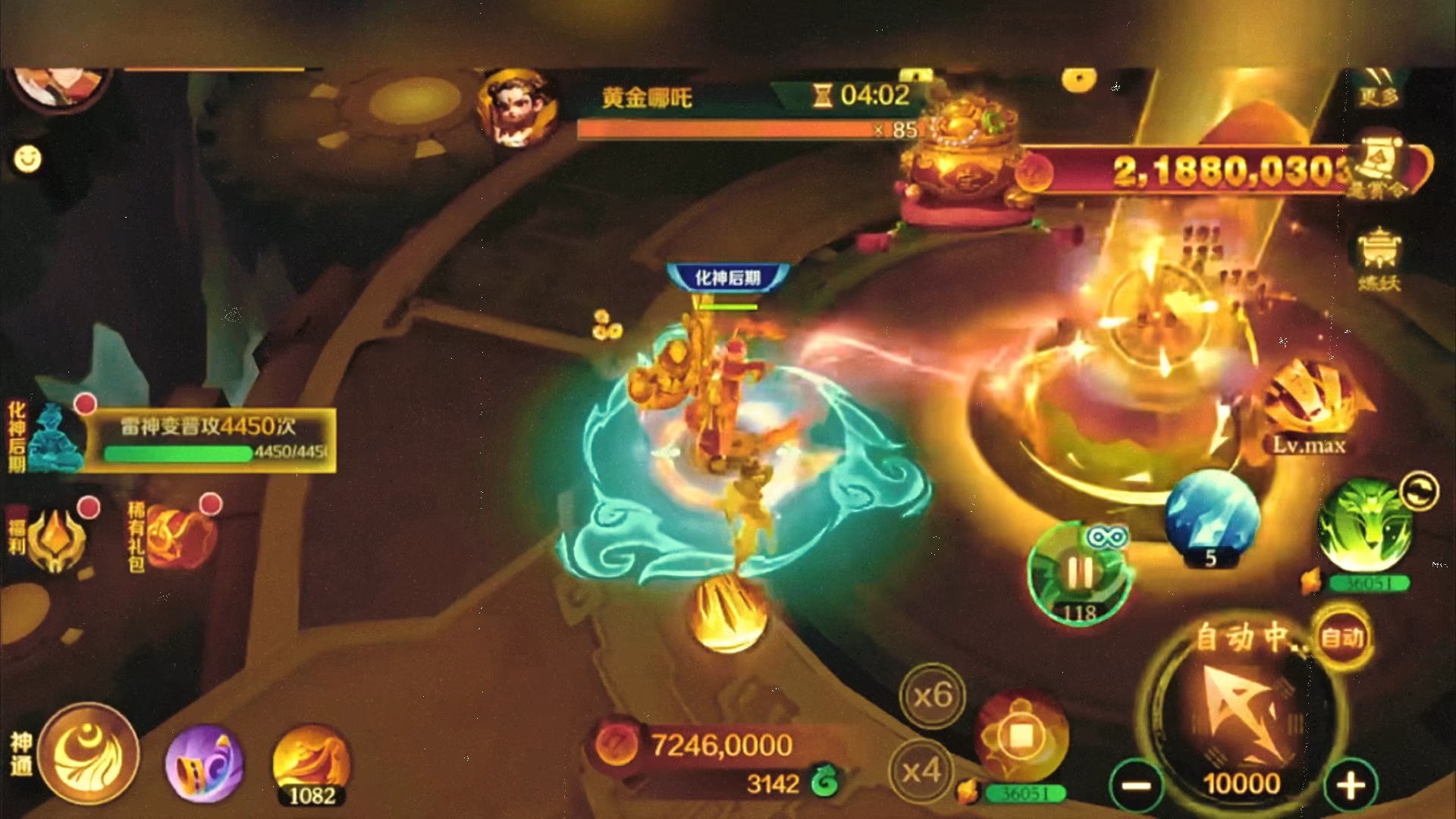The height and width of the screenshot is (819, 1456).
Task: Select the x4 multiplier button
Action: tap(921, 772)
